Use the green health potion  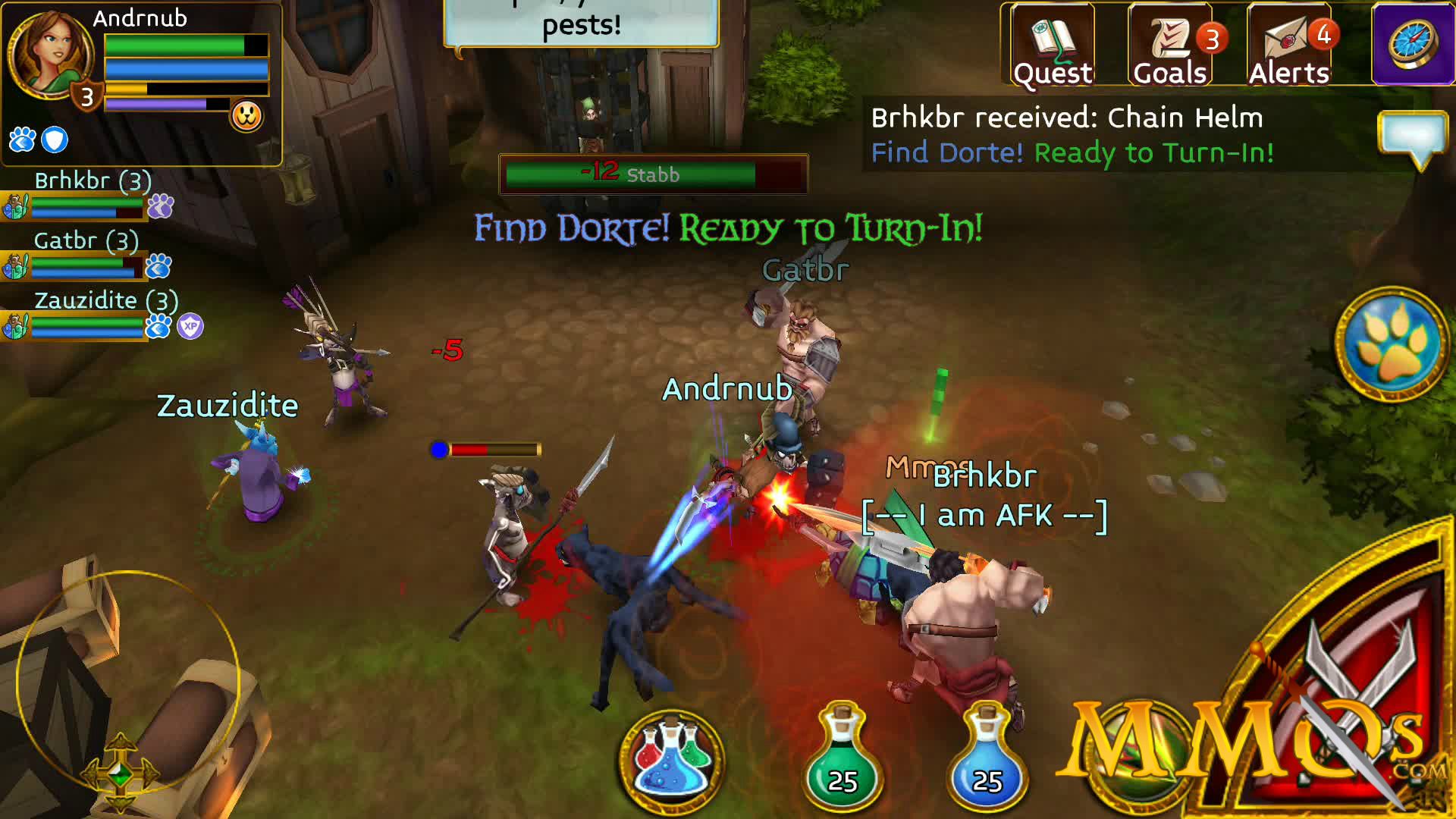tap(842, 760)
